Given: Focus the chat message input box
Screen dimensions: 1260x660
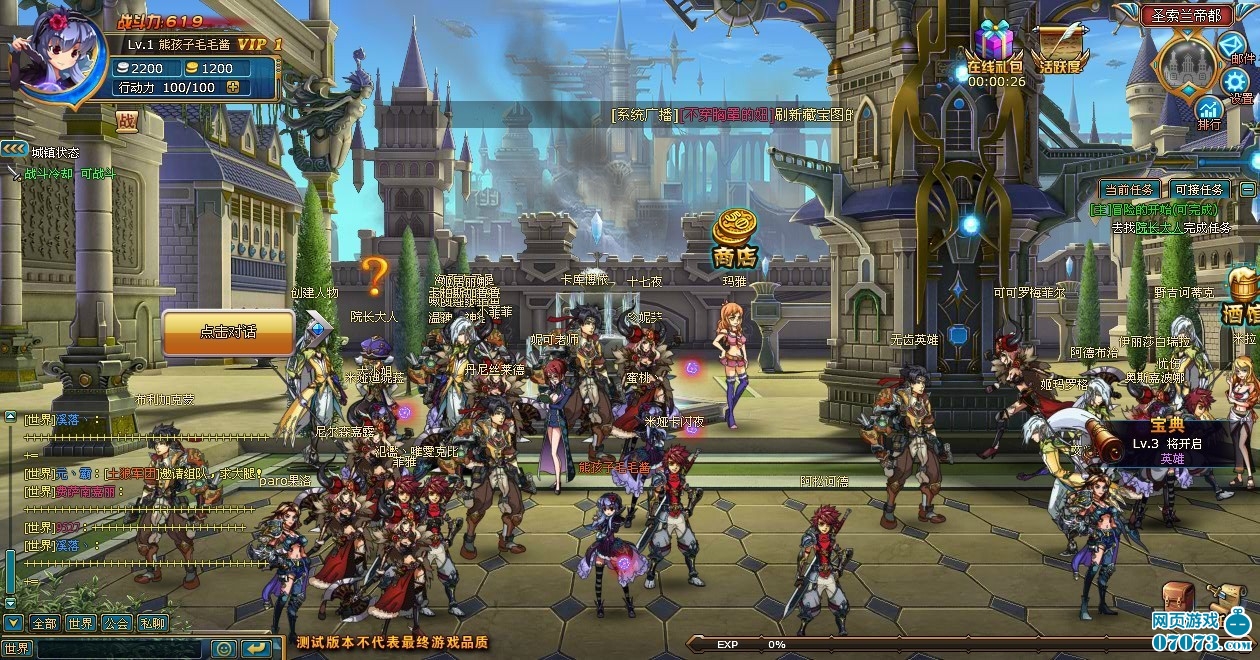Looking at the screenshot, I should 120,648.
